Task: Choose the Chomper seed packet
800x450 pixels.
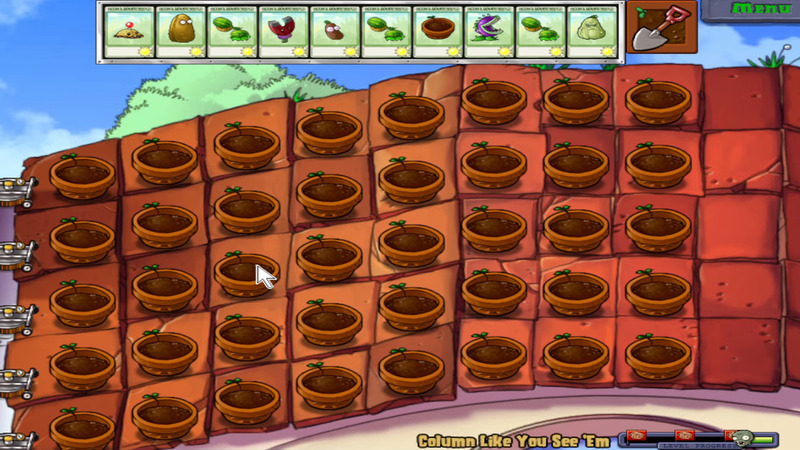Action: coord(488,32)
